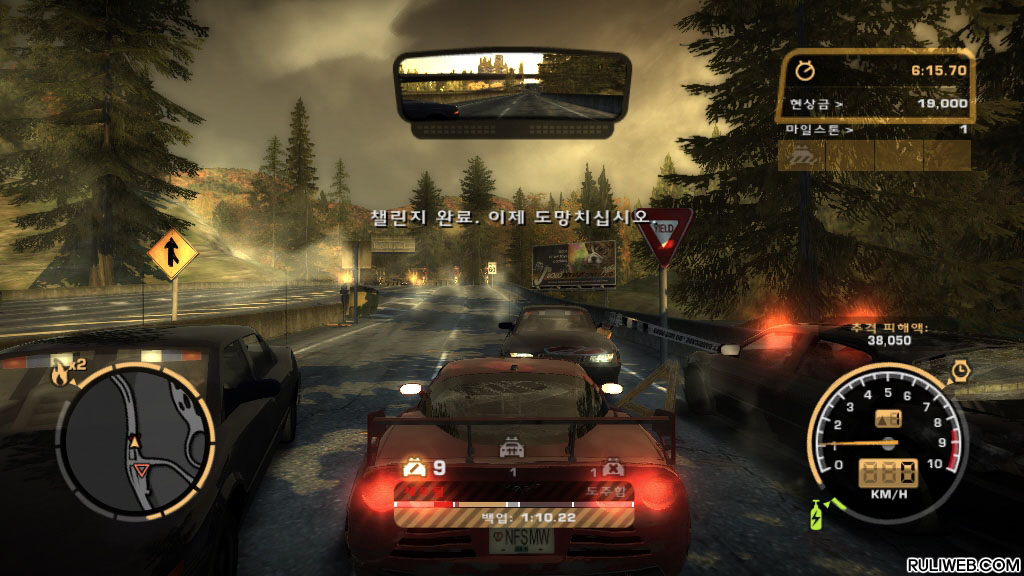
Task: Activate the speedbreaker clock icon
Action: (x=961, y=370)
